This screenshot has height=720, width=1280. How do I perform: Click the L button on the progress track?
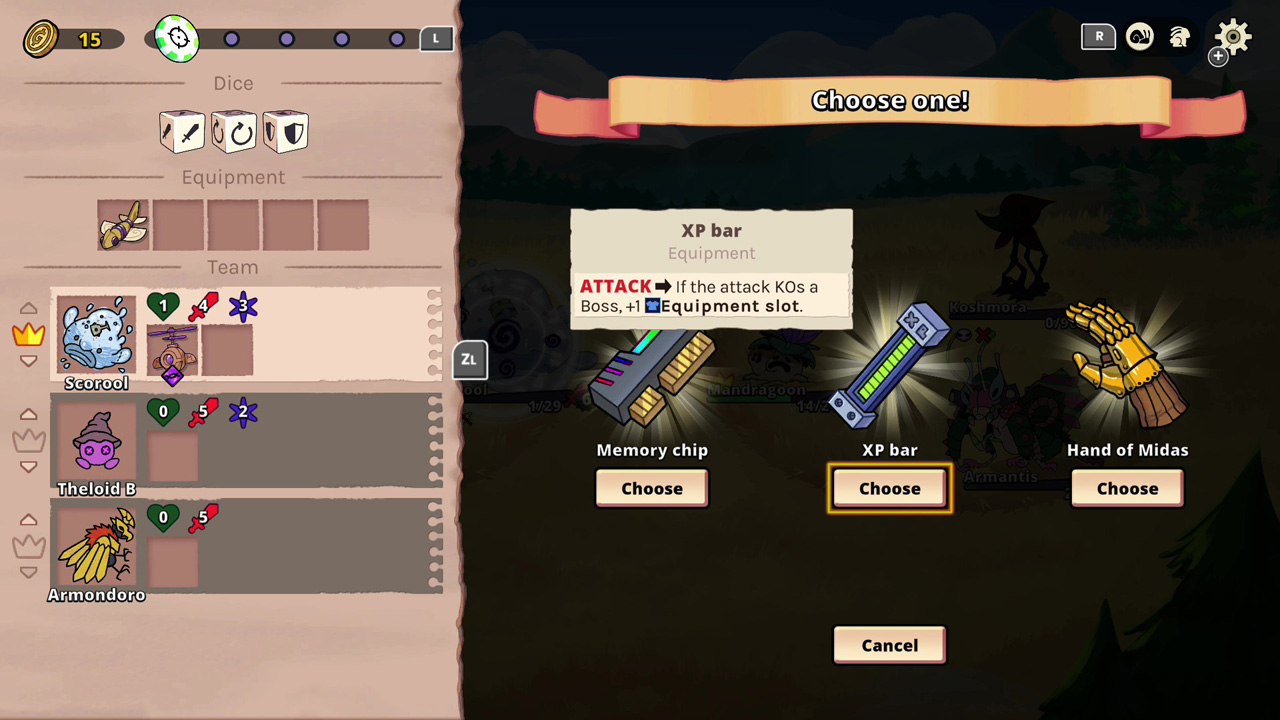pos(435,38)
